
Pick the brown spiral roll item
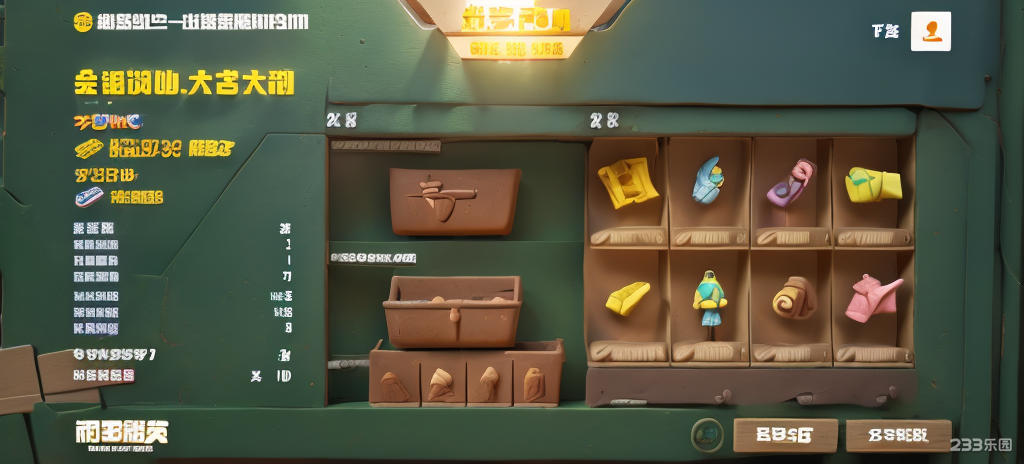(x=793, y=297)
